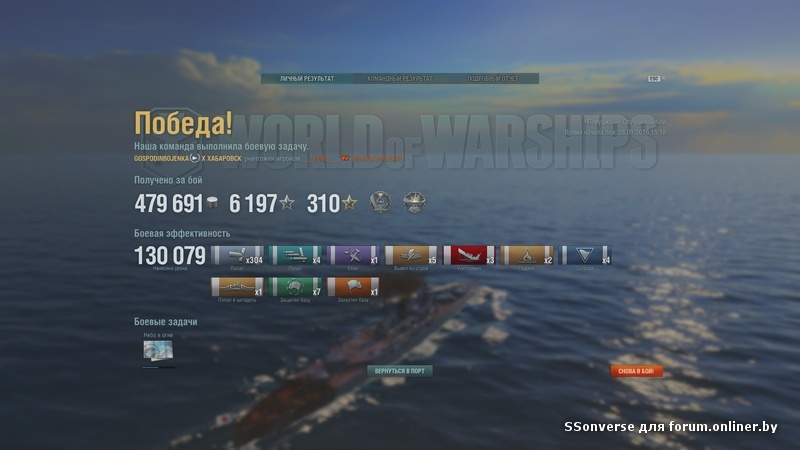
Task: Open the Небо в огне combat mission thumbnail
Action: tap(159, 351)
